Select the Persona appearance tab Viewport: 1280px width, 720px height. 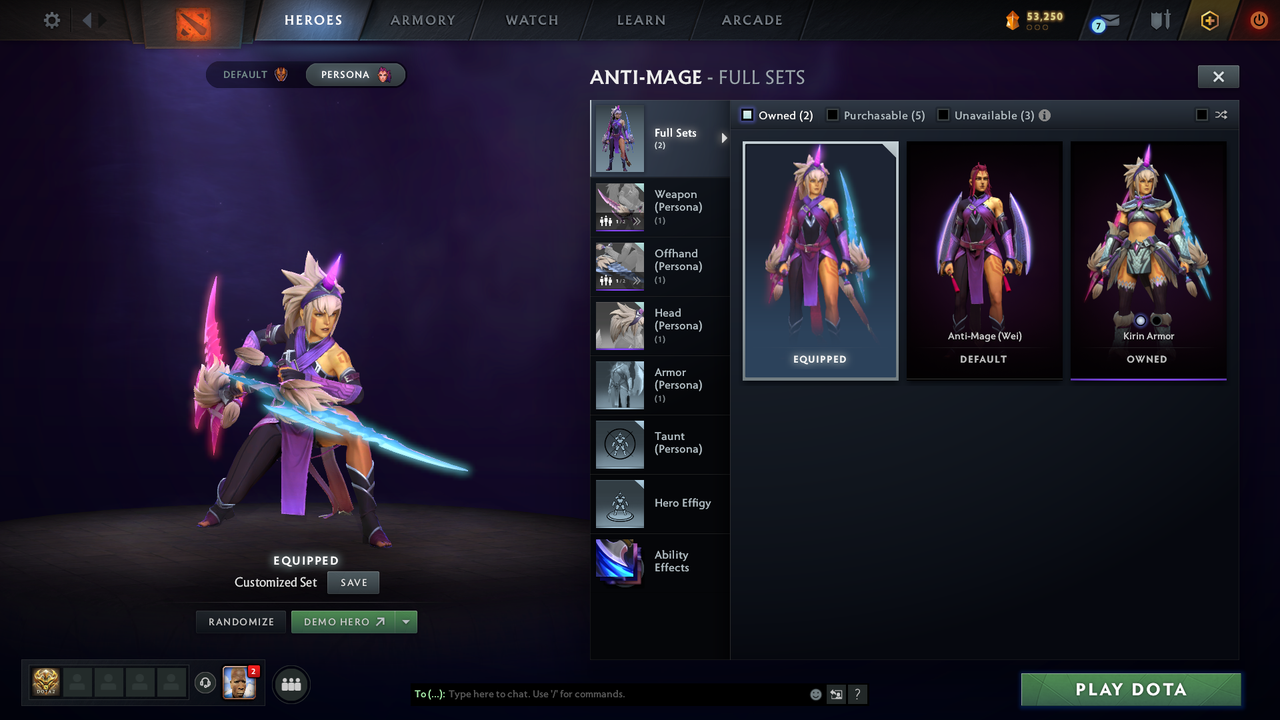(x=355, y=74)
